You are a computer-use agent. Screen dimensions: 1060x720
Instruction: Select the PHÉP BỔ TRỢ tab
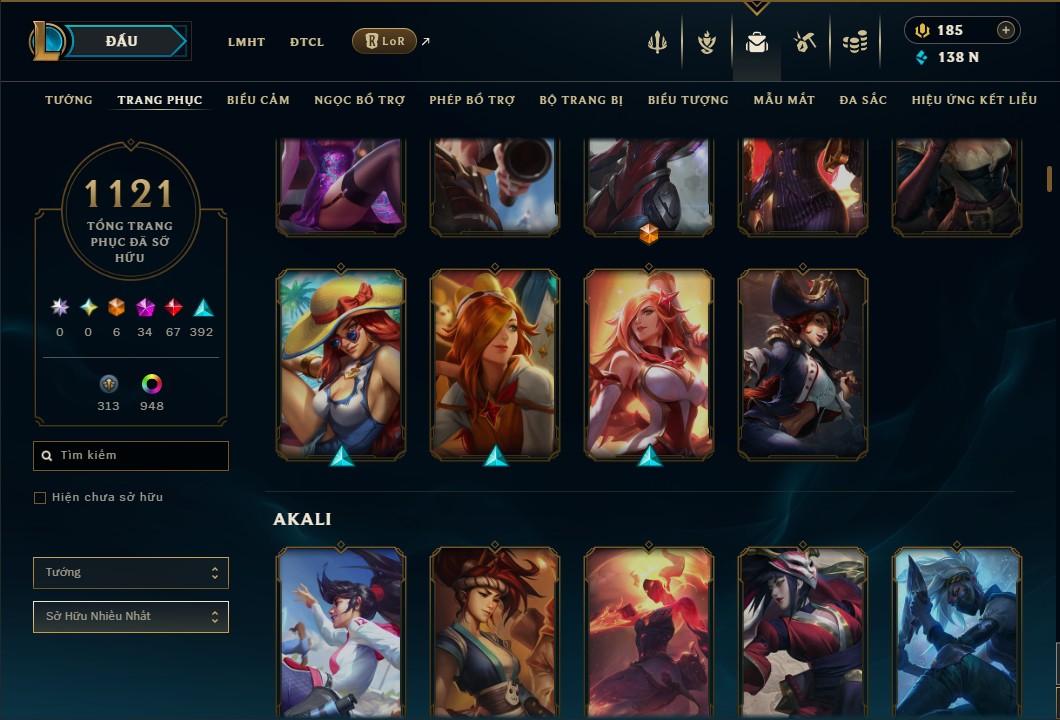click(x=472, y=100)
